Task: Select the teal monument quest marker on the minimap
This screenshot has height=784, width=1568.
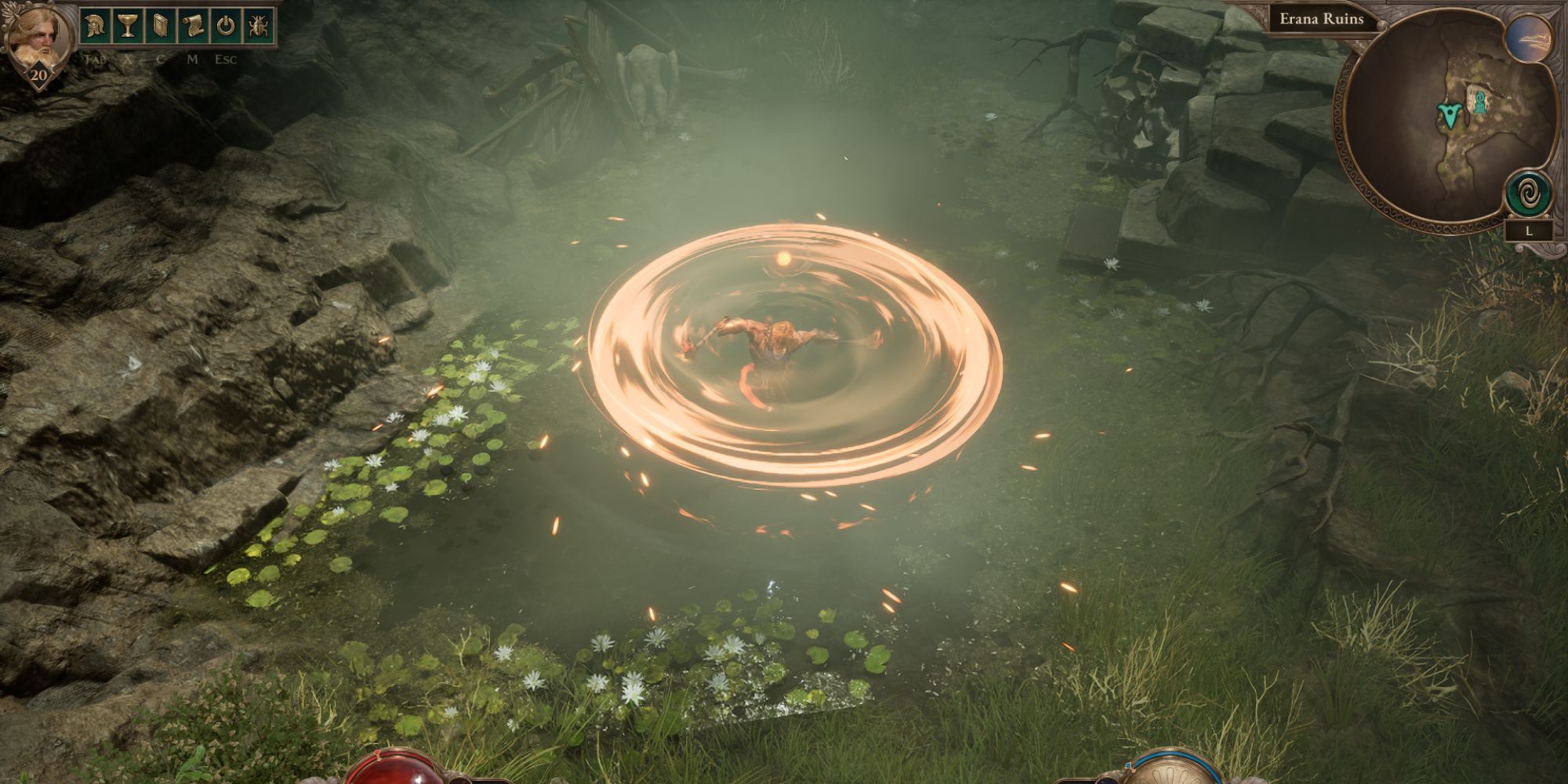Action: [1480, 100]
